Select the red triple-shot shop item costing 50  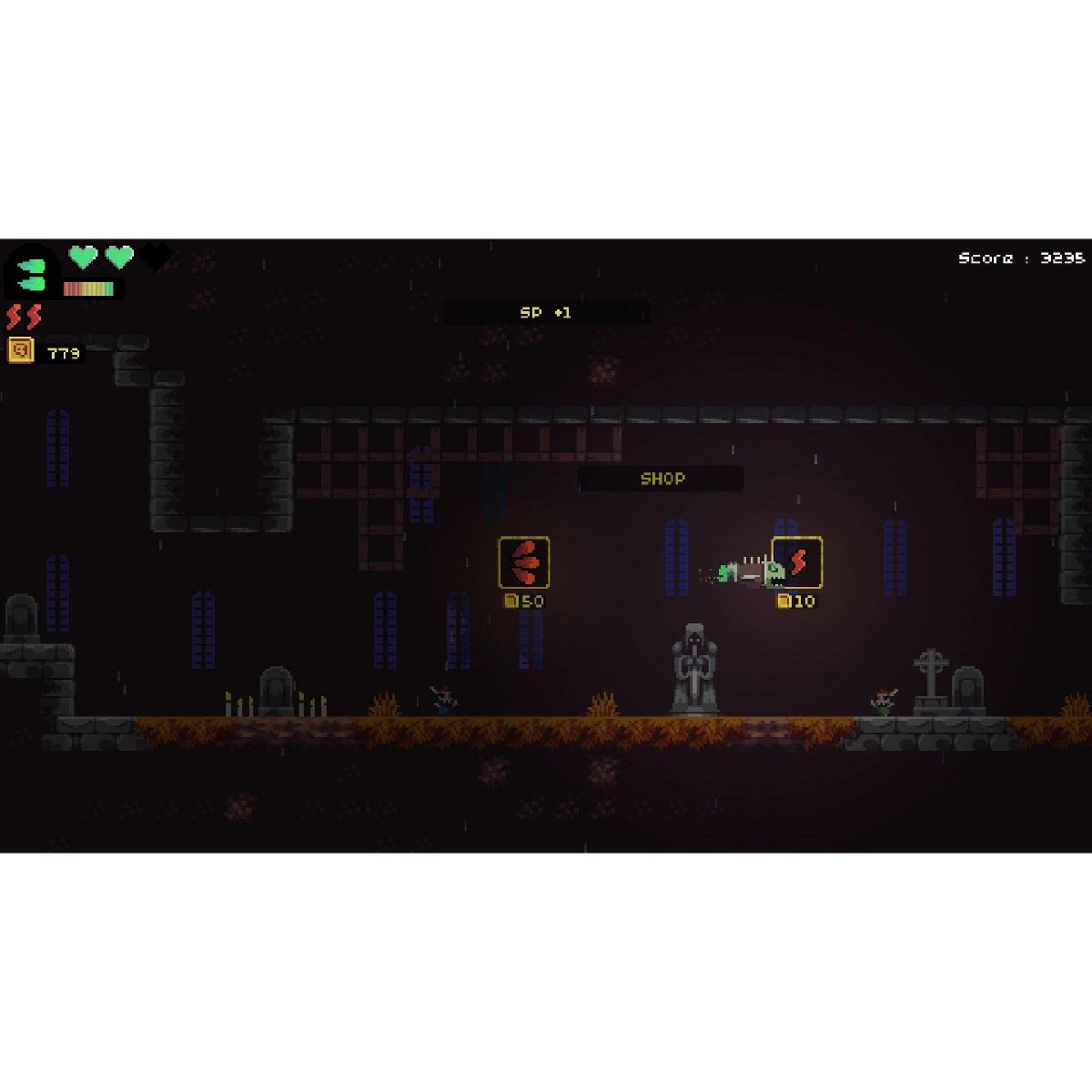point(524,562)
